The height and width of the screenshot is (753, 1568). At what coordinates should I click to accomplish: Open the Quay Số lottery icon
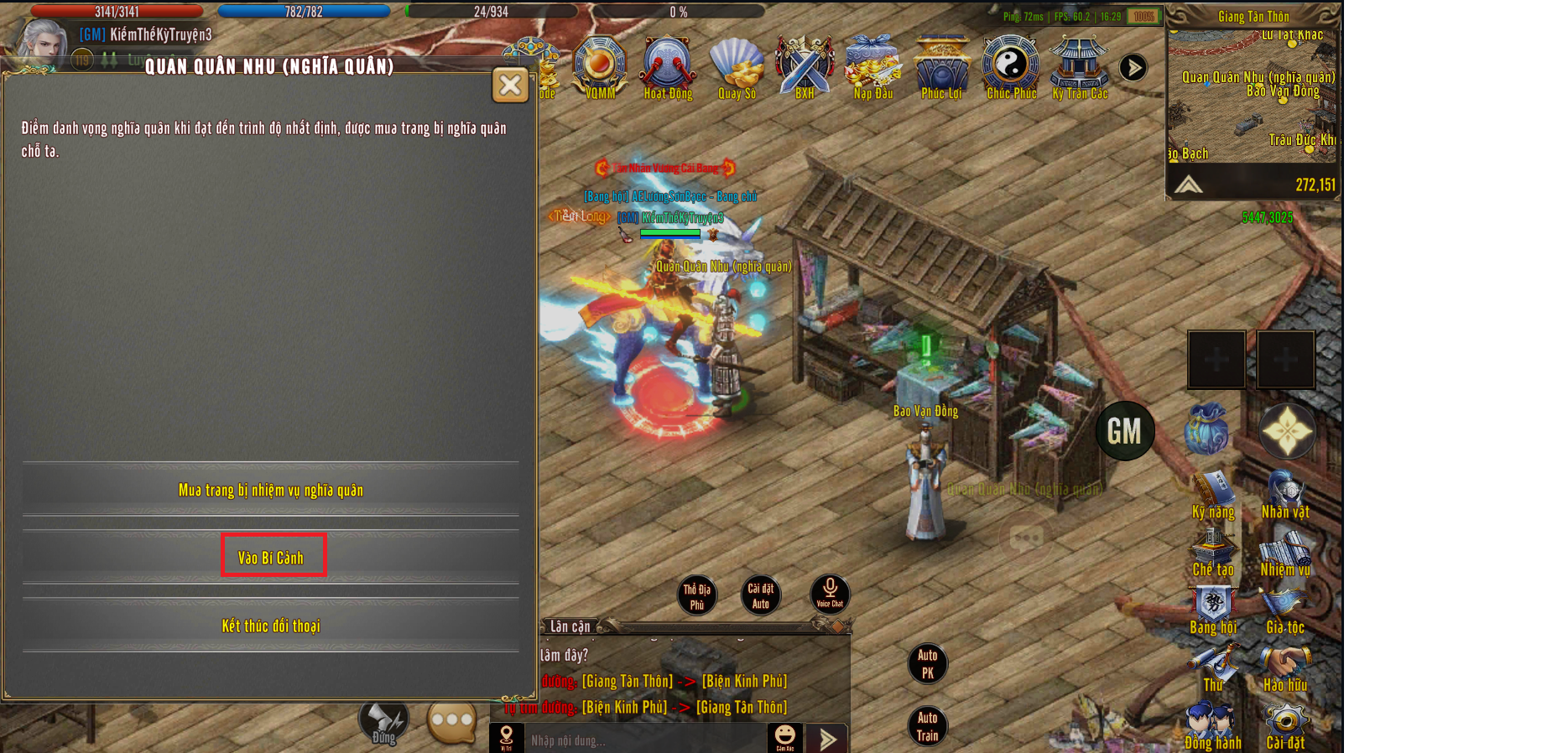click(737, 66)
